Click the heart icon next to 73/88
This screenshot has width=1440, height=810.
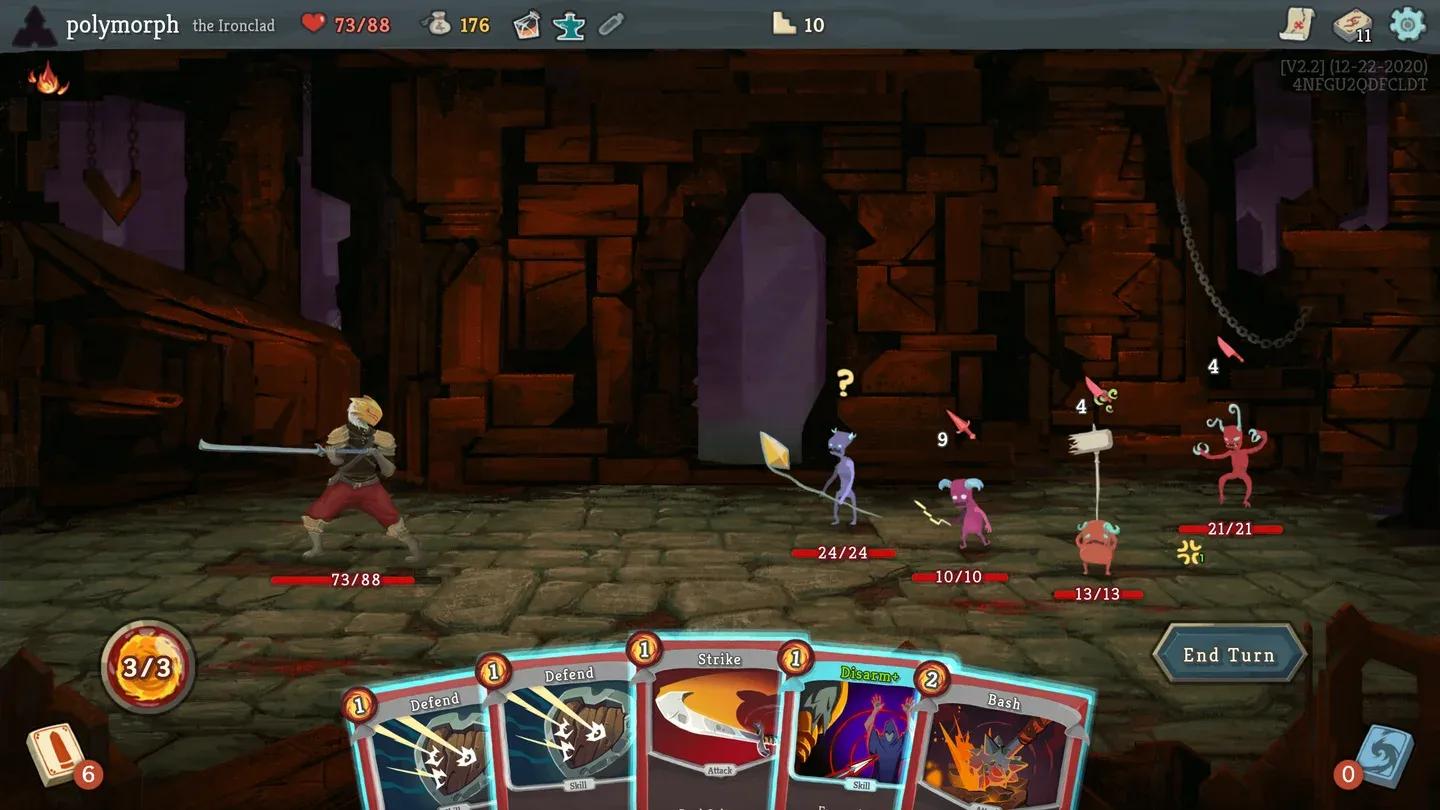coord(314,24)
